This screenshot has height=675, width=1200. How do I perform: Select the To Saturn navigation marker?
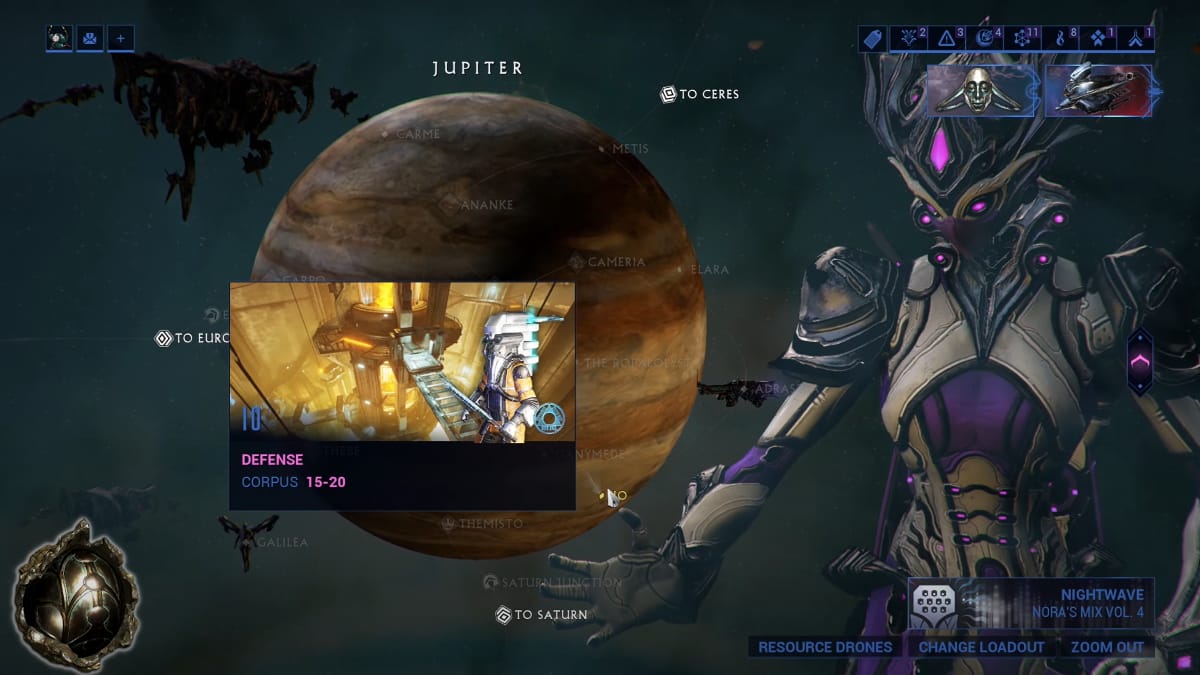541,615
